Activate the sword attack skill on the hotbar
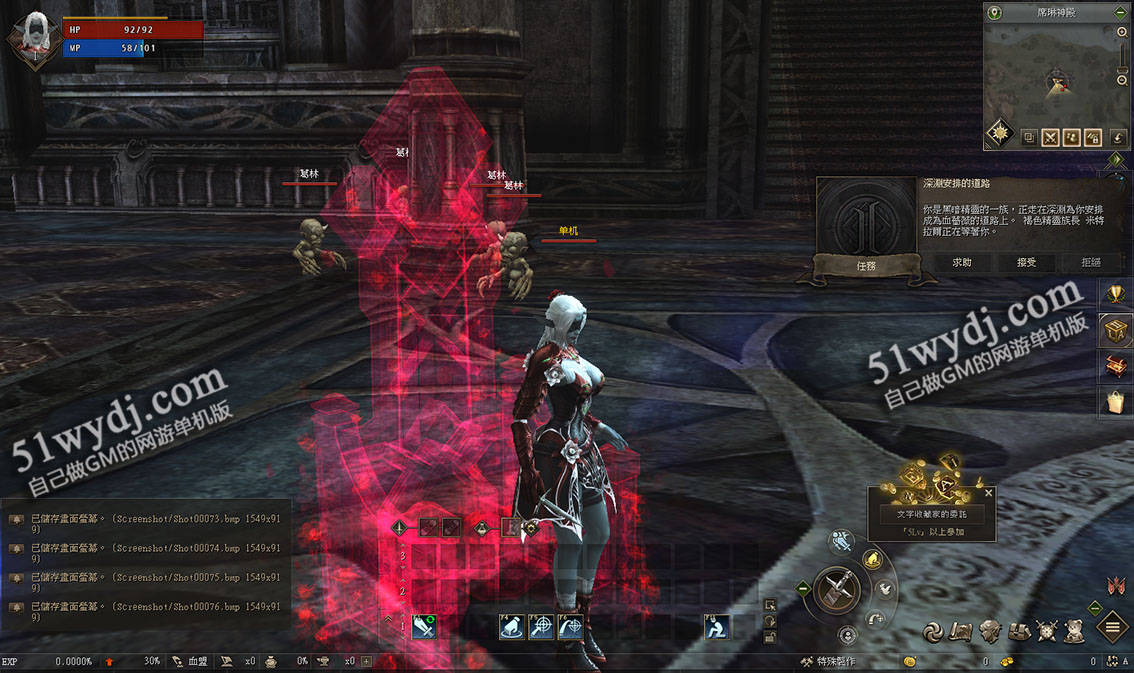 (x=423, y=627)
